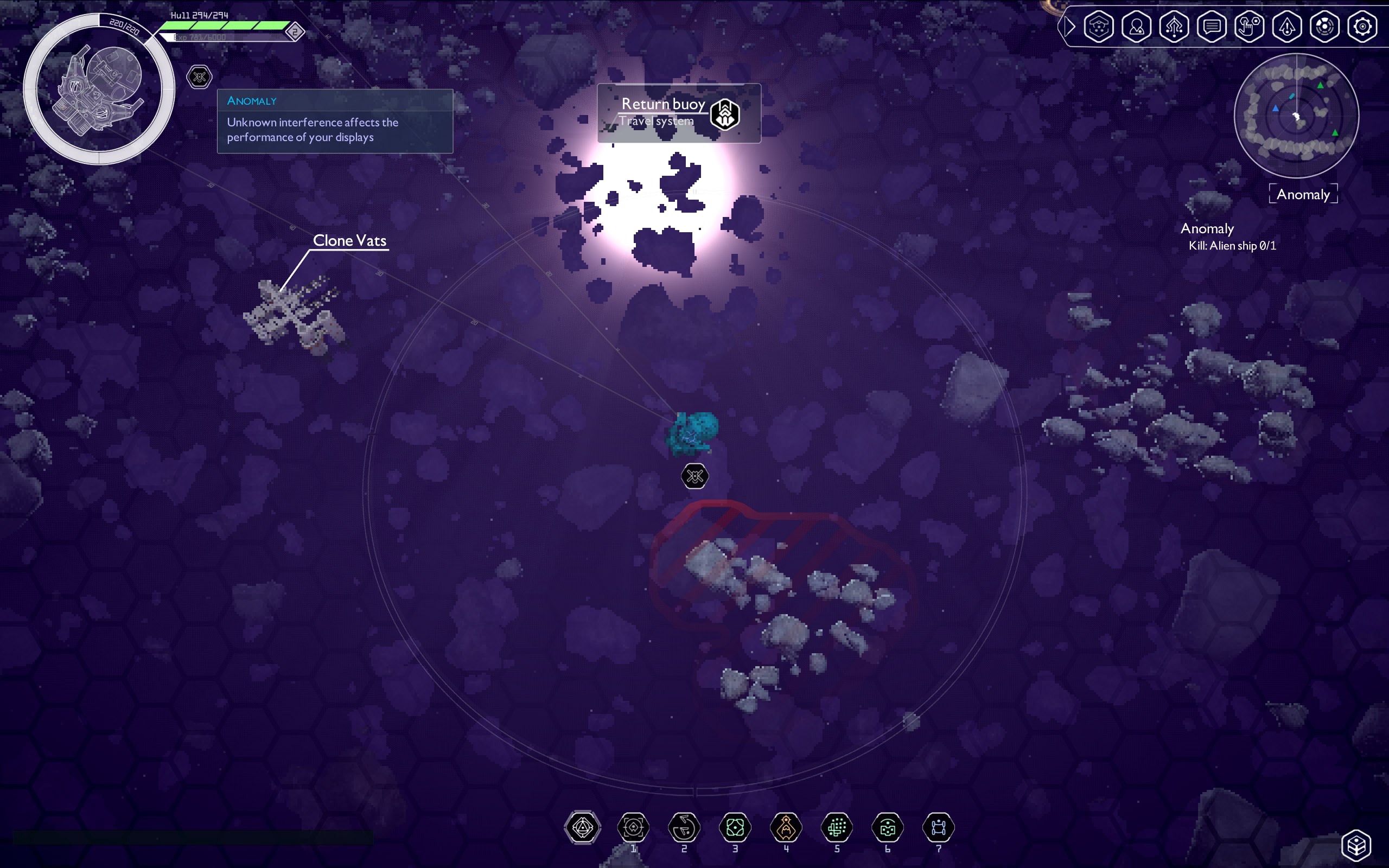1389x868 pixels.
Task: Activate the green dotted ability in slot 5
Action: click(837, 827)
